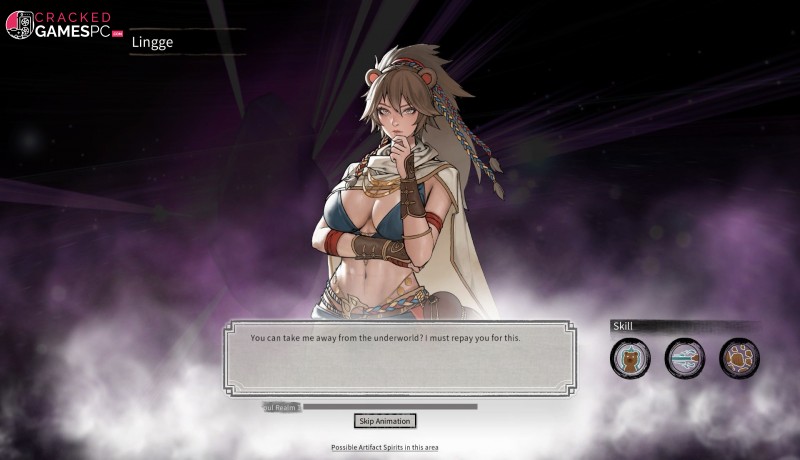Select the wind dash skill icon

[x=685, y=358]
